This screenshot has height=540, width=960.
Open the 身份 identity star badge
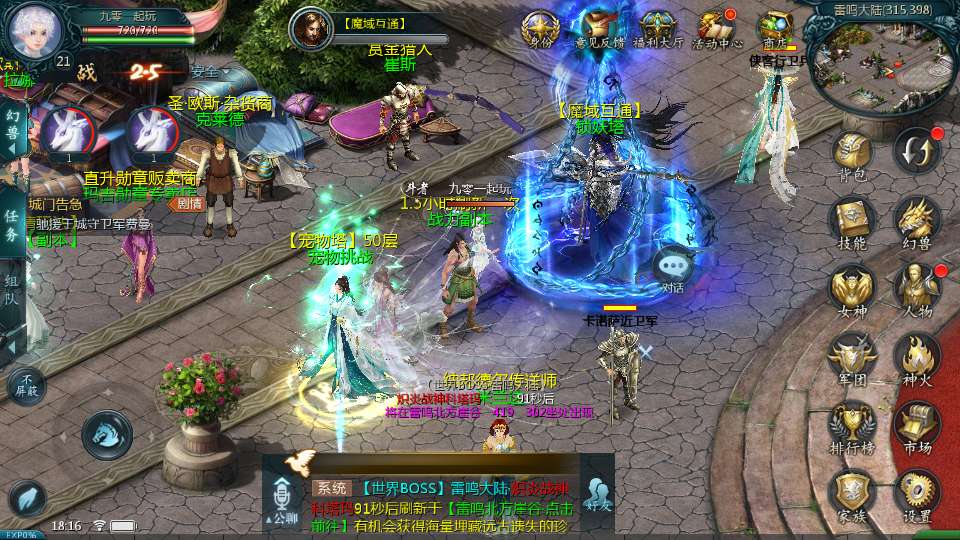point(541,27)
